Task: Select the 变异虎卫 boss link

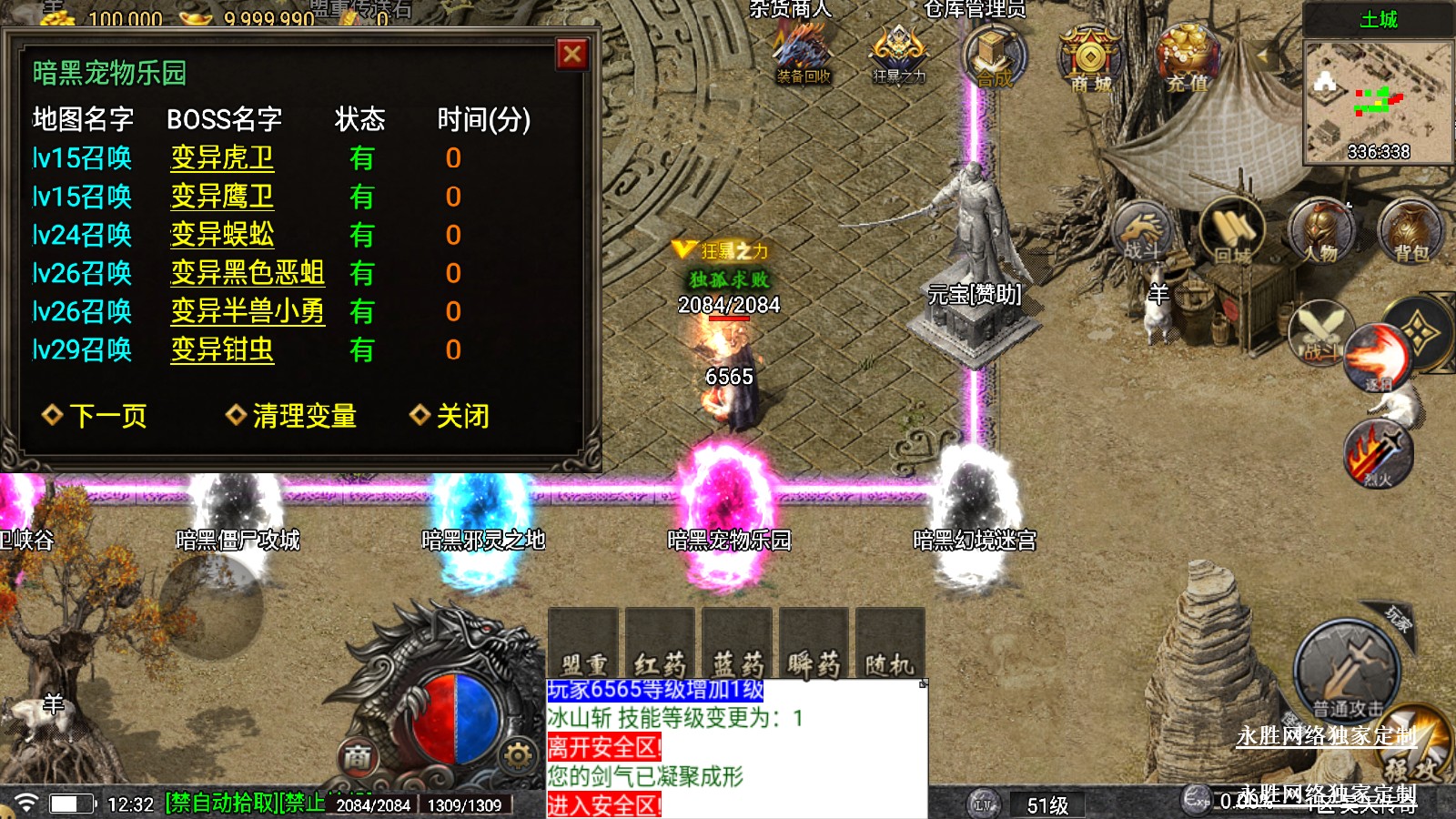Action: point(222,158)
